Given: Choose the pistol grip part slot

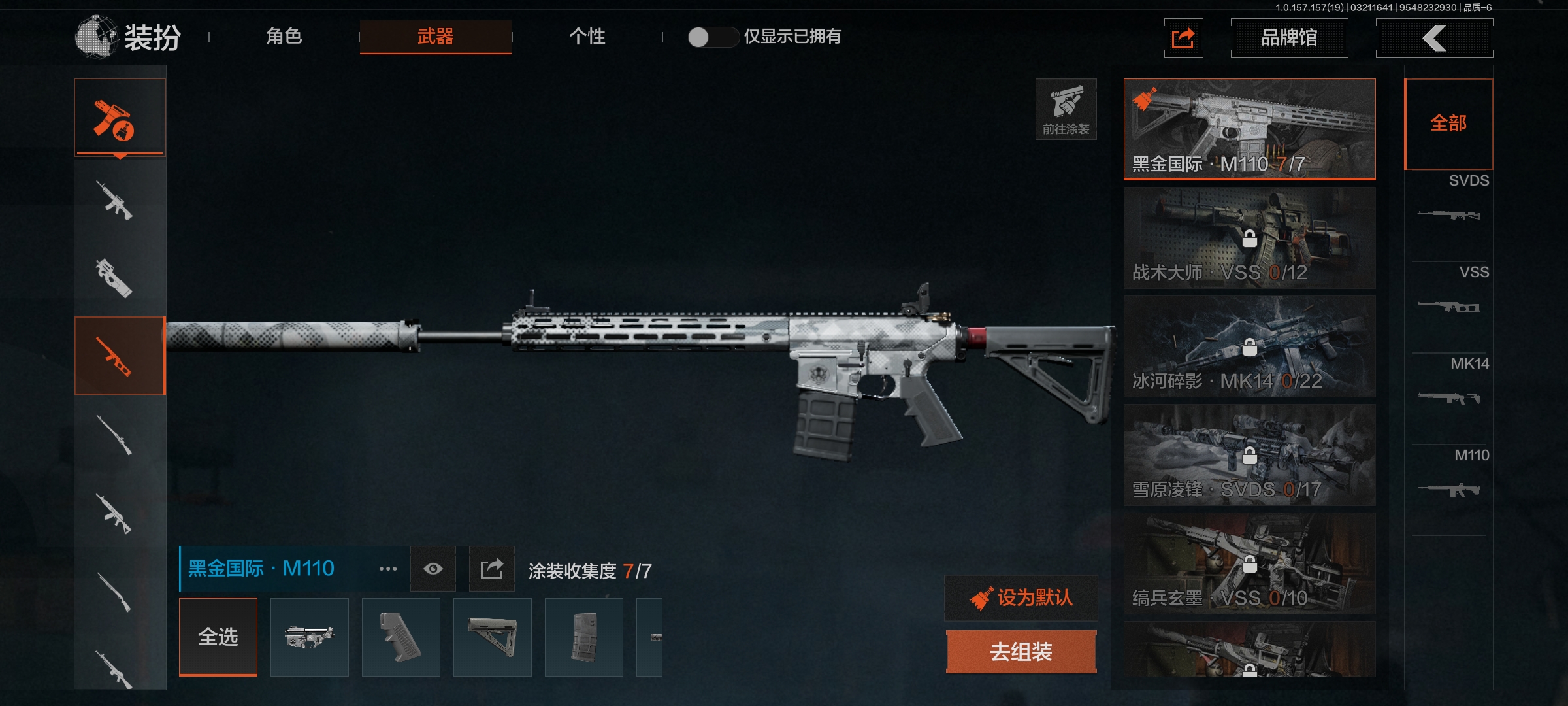Looking at the screenshot, I should 401,637.
